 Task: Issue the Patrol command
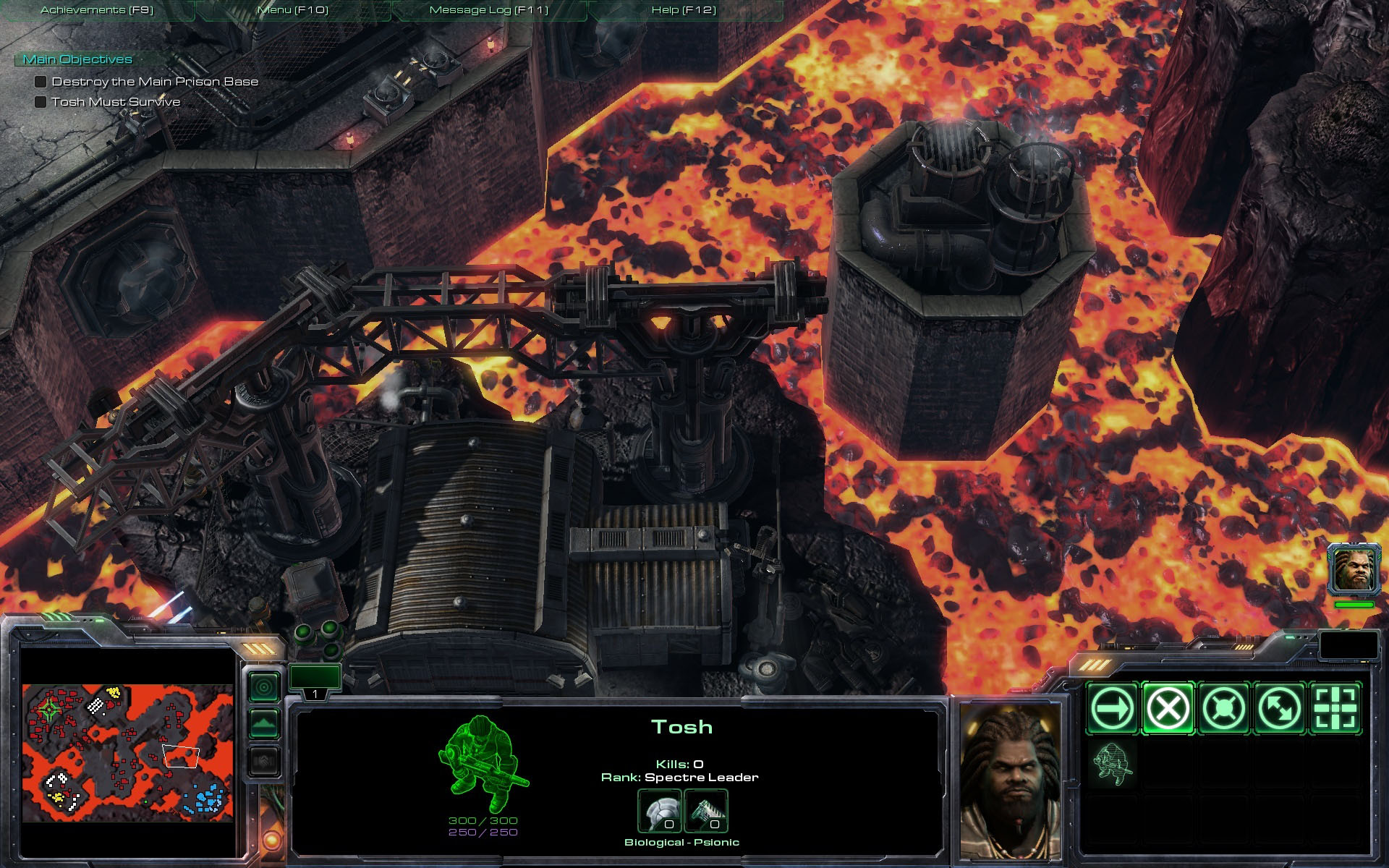point(1279,708)
